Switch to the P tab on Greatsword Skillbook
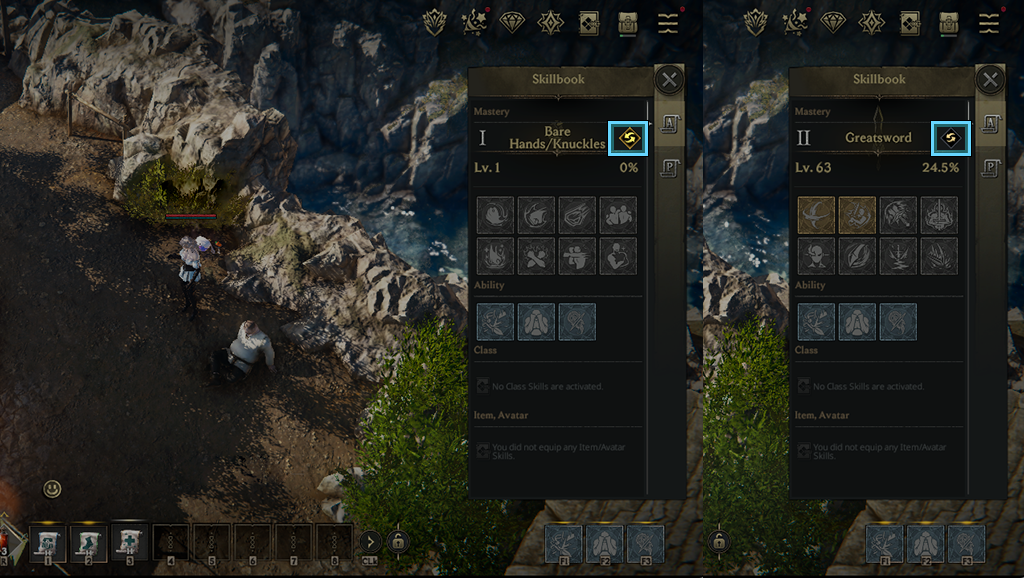The width and height of the screenshot is (1024, 578). point(988,167)
